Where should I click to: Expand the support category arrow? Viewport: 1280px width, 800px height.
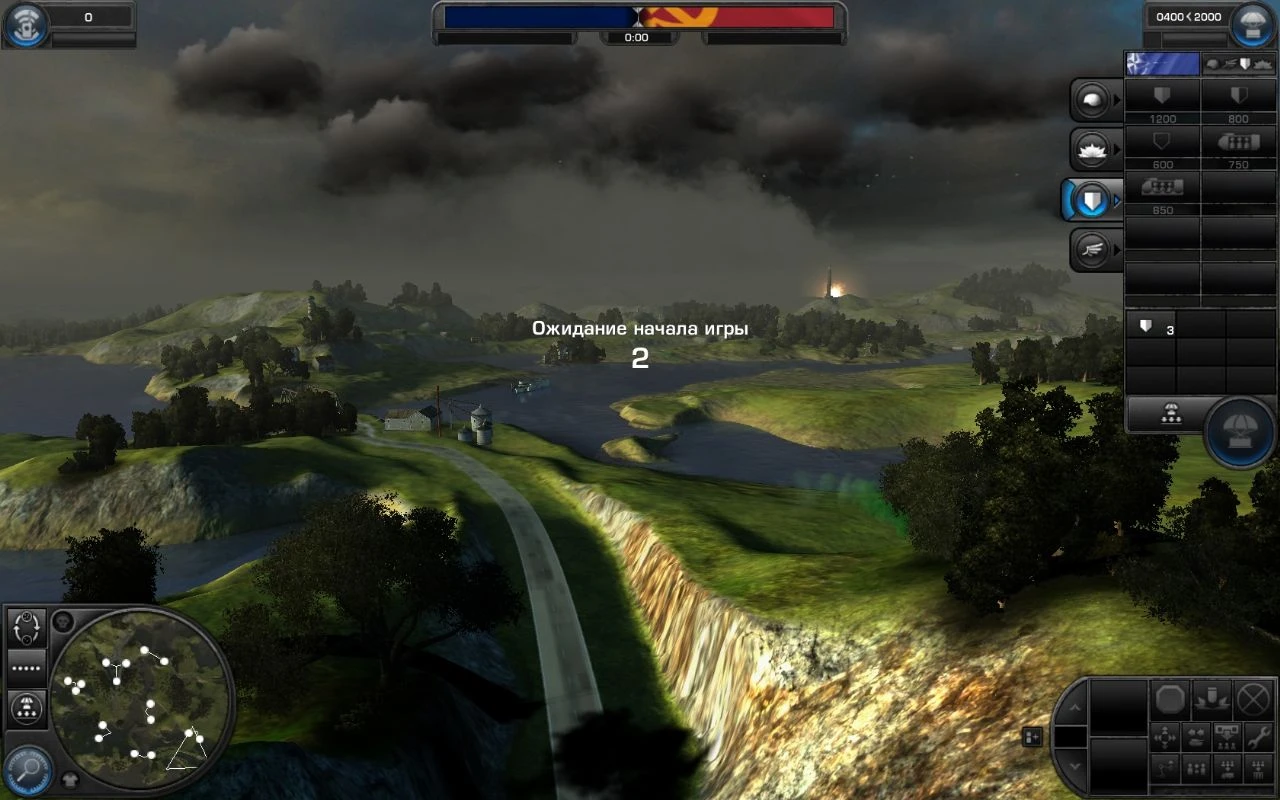(x=1116, y=147)
